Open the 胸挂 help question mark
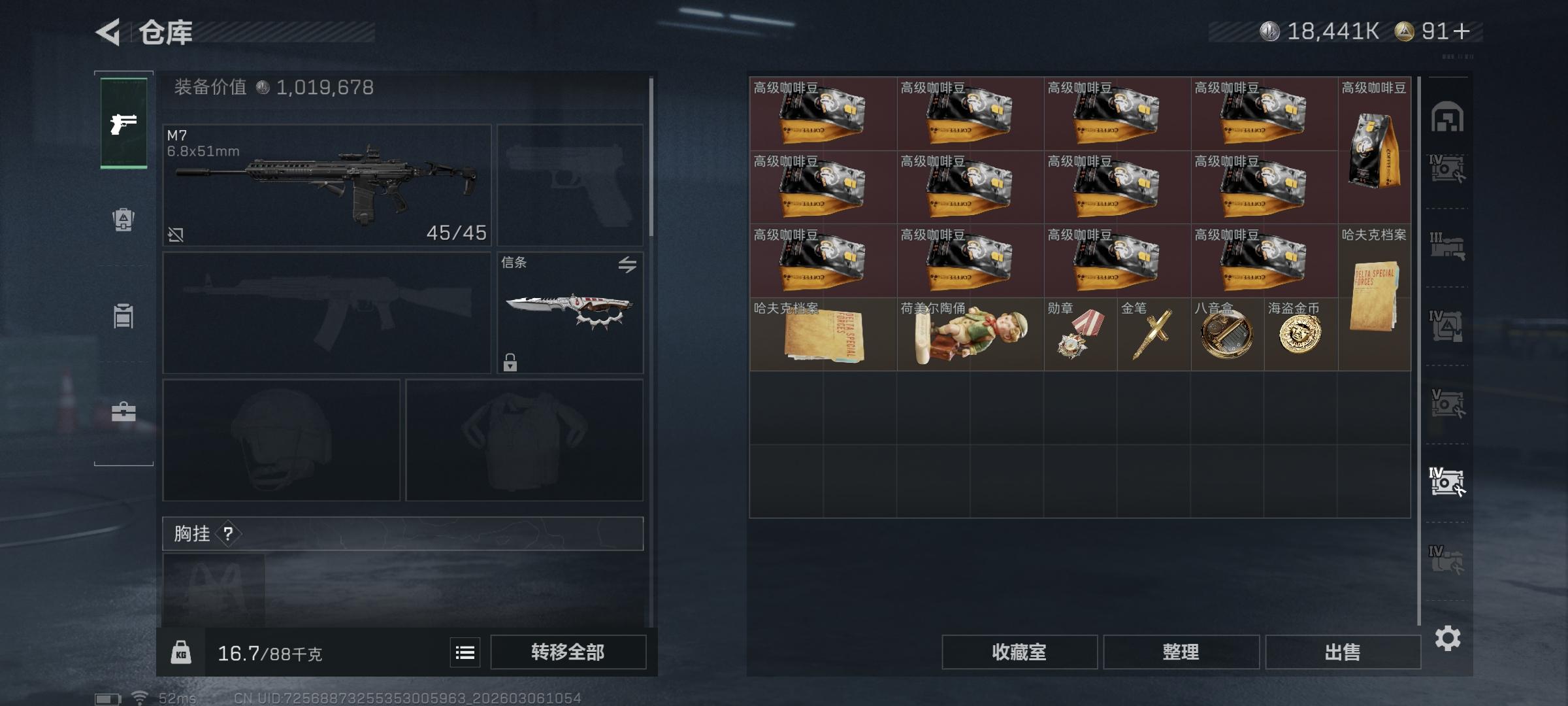This screenshot has width=1568, height=706. pyautogui.click(x=228, y=534)
